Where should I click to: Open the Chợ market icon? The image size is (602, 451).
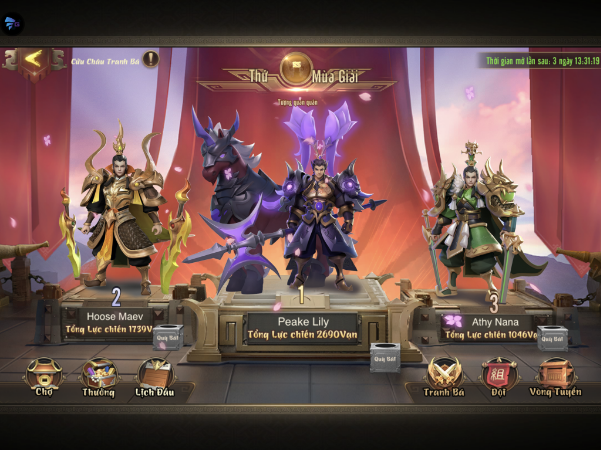click(43, 376)
